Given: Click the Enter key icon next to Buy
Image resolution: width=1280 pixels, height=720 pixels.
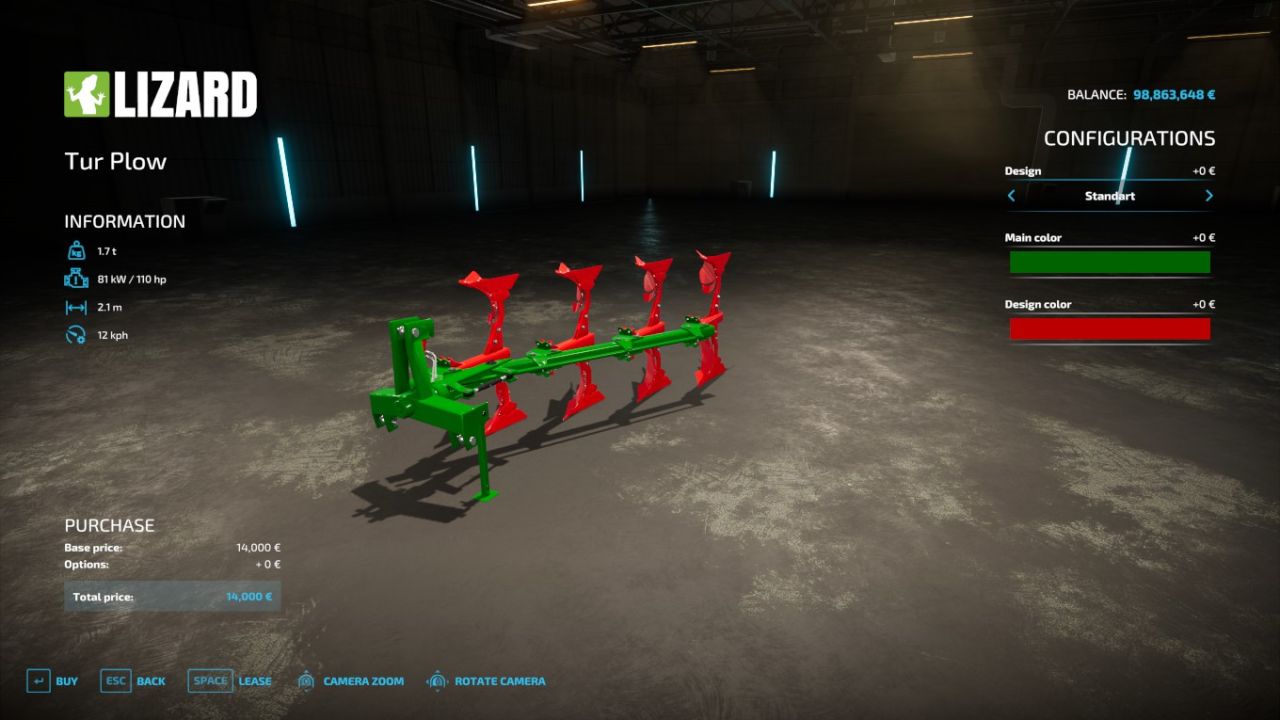Looking at the screenshot, I should pyautogui.click(x=37, y=680).
